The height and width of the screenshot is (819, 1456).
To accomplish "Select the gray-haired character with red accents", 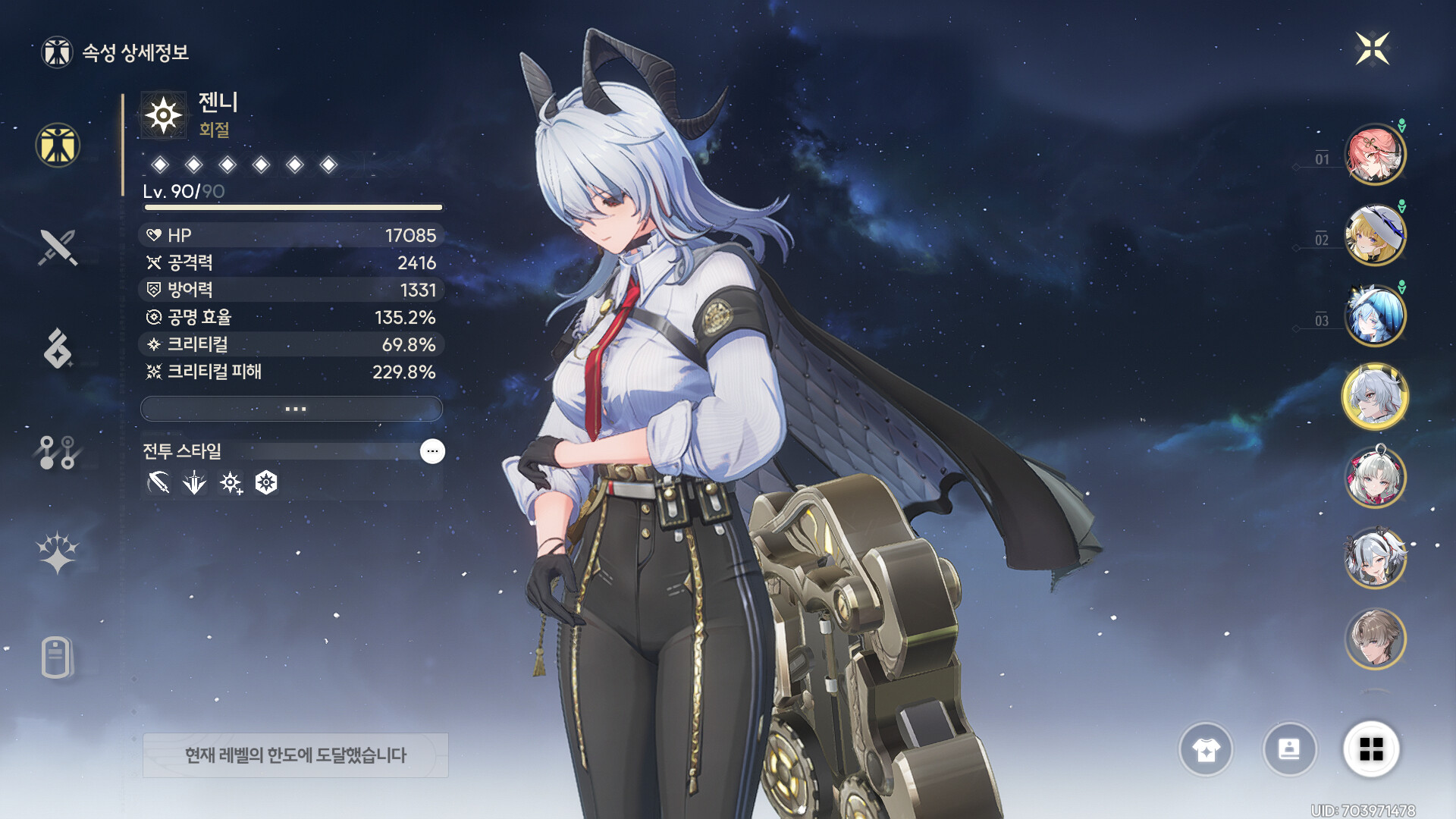I will [1375, 477].
